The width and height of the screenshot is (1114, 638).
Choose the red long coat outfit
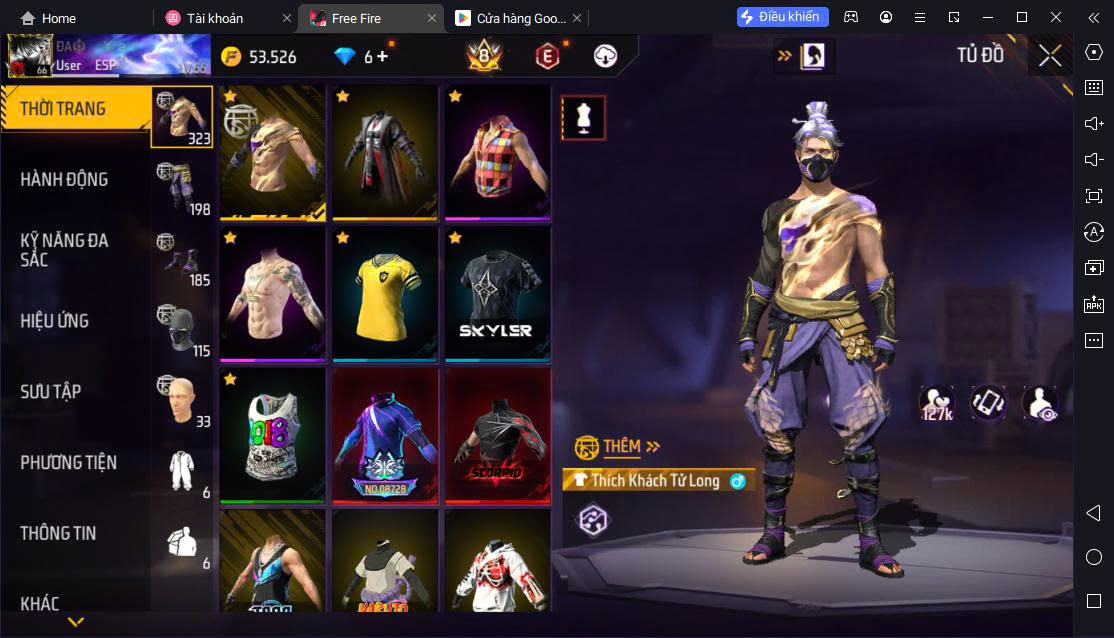[x=385, y=152]
